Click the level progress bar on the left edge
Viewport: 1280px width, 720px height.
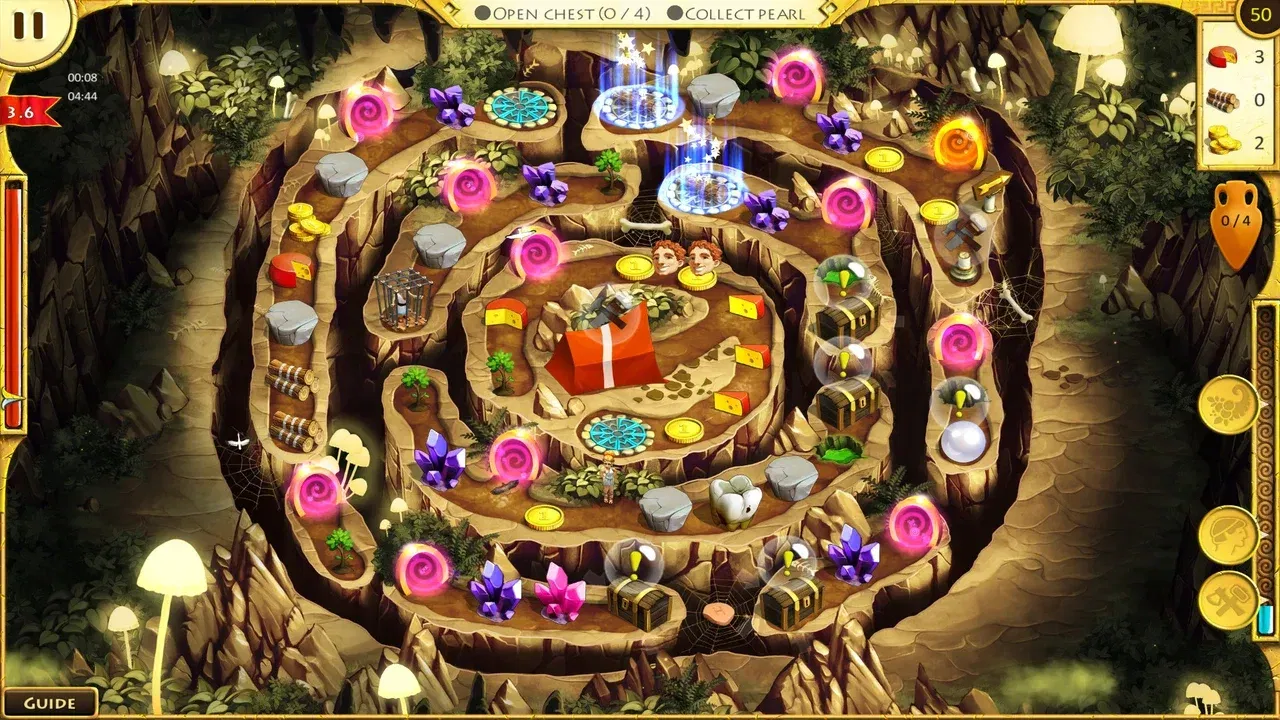pyautogui.click(x=14, y=300)
